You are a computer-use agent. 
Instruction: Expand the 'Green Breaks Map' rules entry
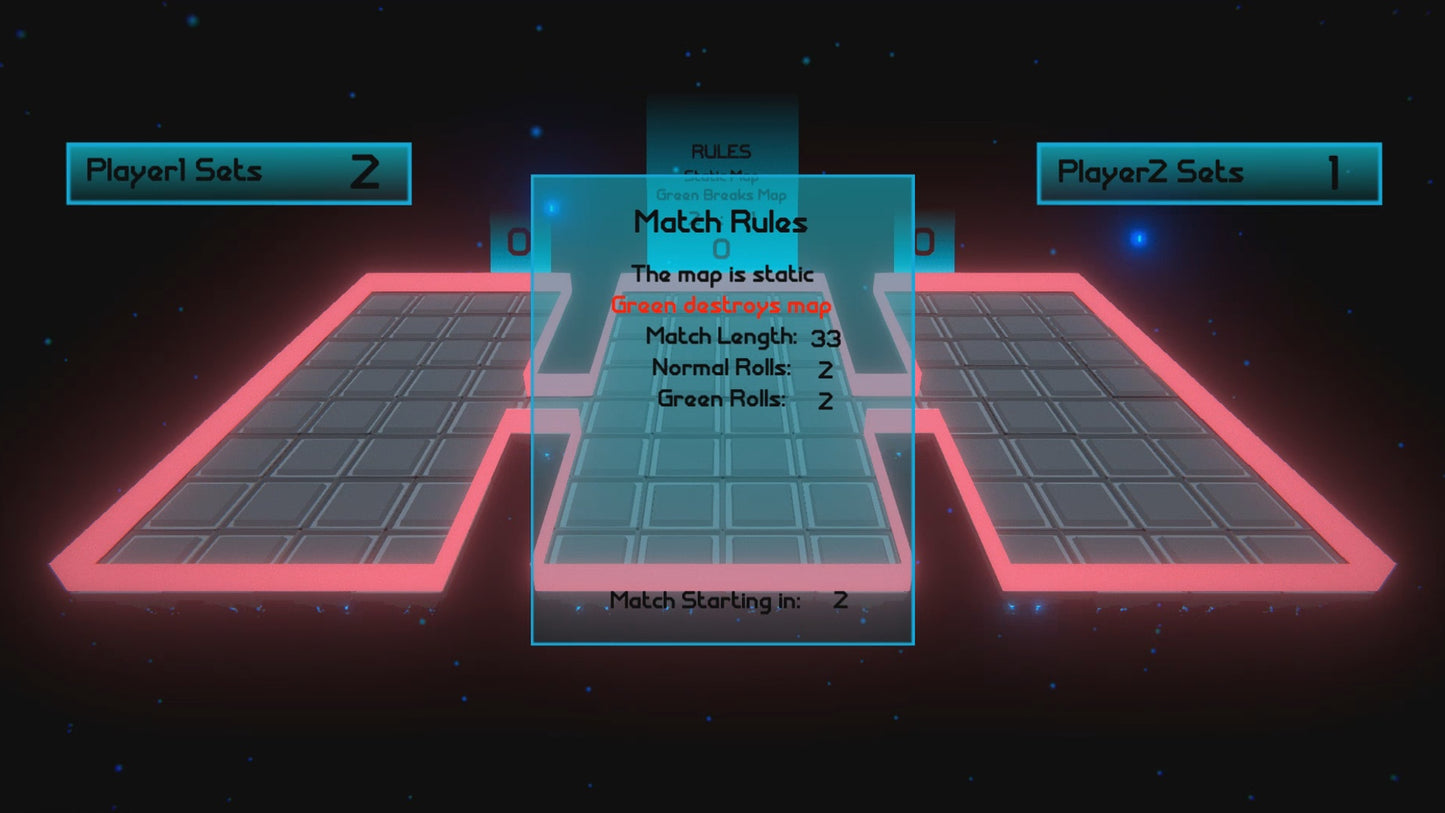coord(722,195)
